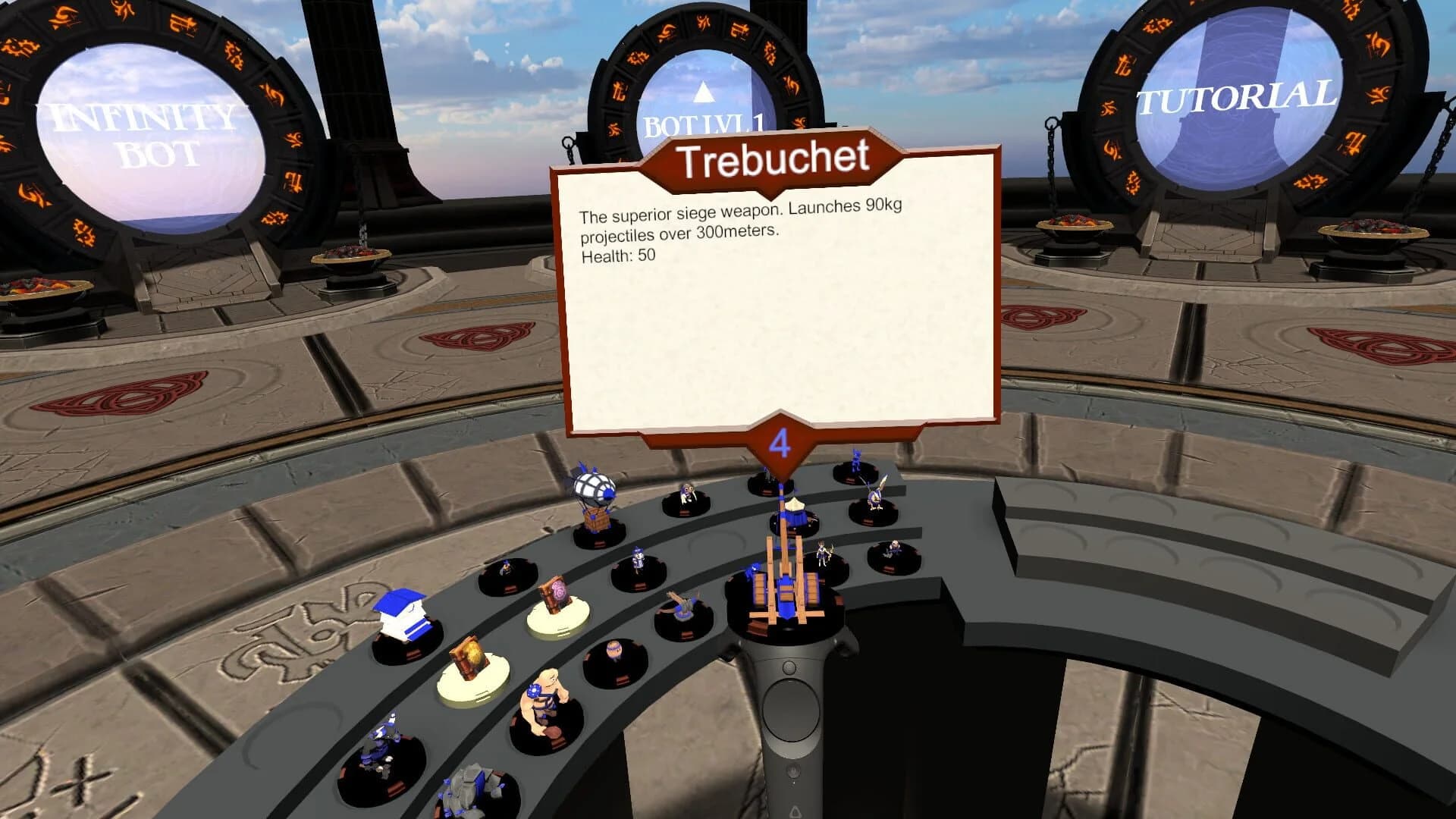
Task: Select the Trebuchet siege weapon miniature
Action: coord(786,600)
